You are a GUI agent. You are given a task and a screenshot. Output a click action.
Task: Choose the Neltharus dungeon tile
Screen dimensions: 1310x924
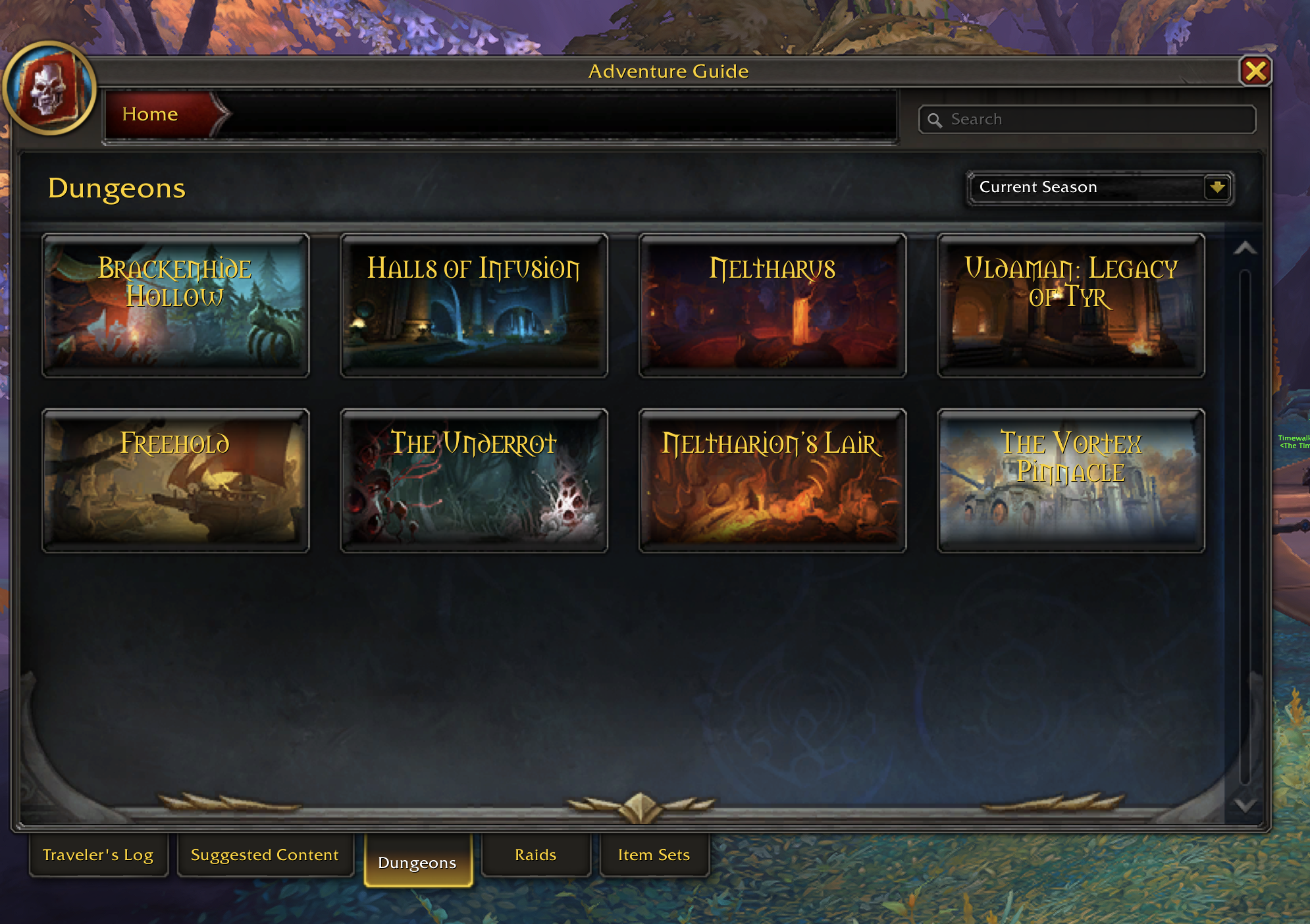(x=772, y=305)
